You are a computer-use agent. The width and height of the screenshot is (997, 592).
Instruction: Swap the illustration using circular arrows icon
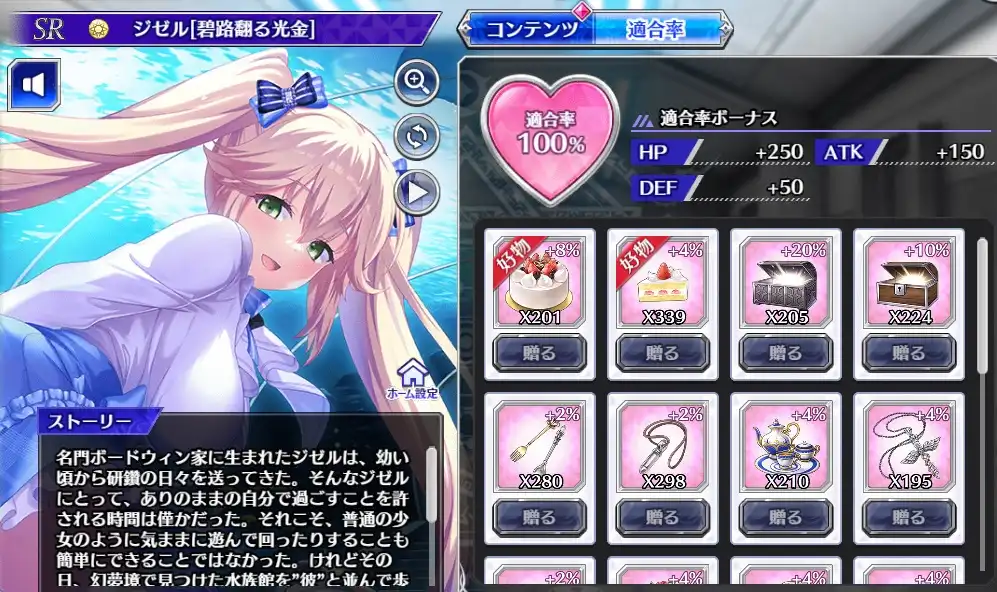pos(417,136)
